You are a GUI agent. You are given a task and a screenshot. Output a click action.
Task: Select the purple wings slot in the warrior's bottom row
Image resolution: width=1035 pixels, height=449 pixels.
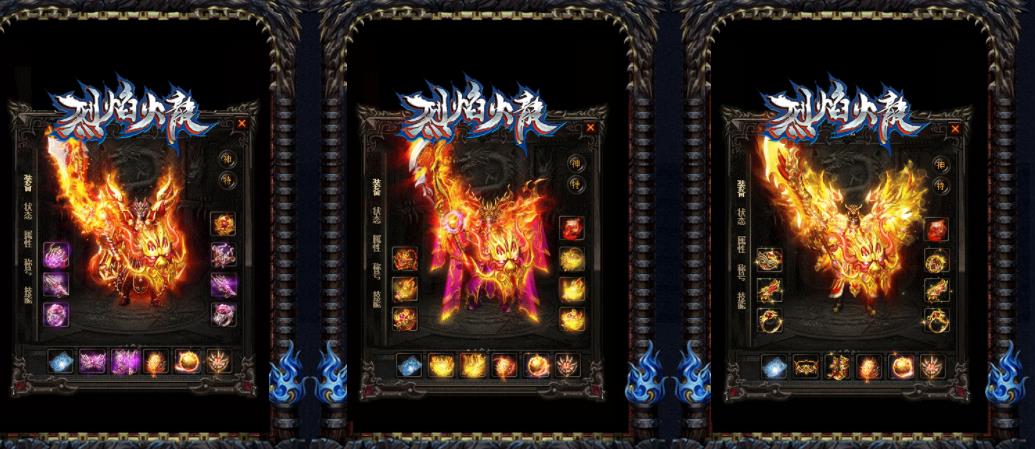[x=94, y=360]
